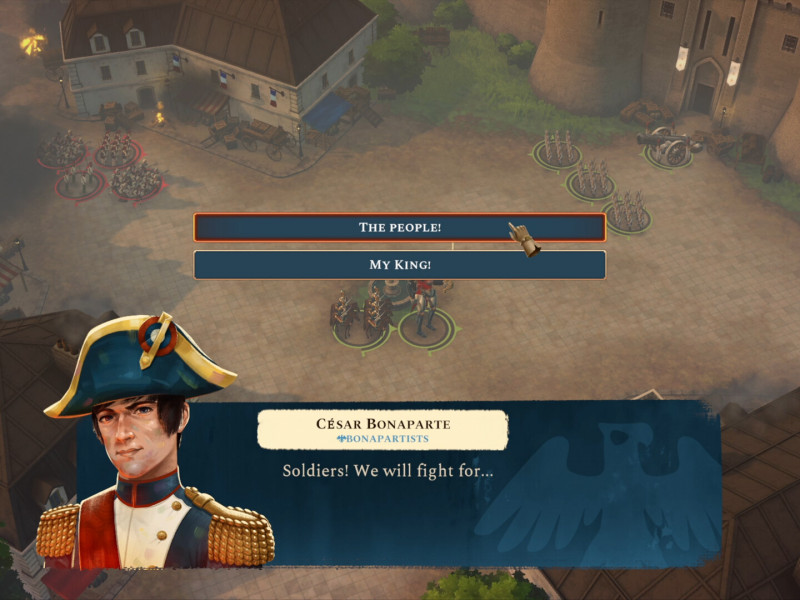The width and height of the screenshot is (800, 600).
Task: Choose "The people!" dialogue reply
Action: coord(399,227)
